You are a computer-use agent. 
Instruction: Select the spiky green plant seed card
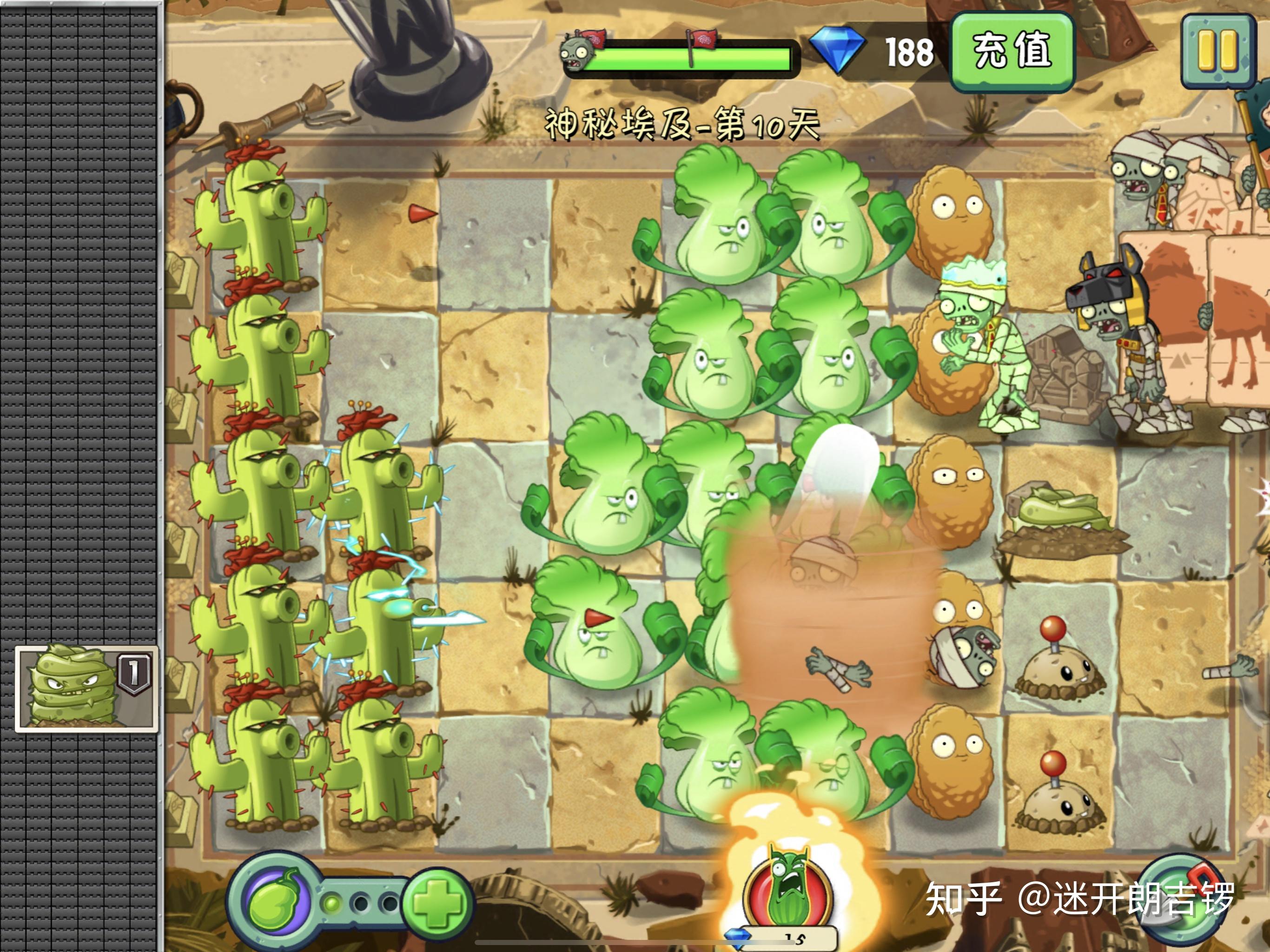point(86,688)
